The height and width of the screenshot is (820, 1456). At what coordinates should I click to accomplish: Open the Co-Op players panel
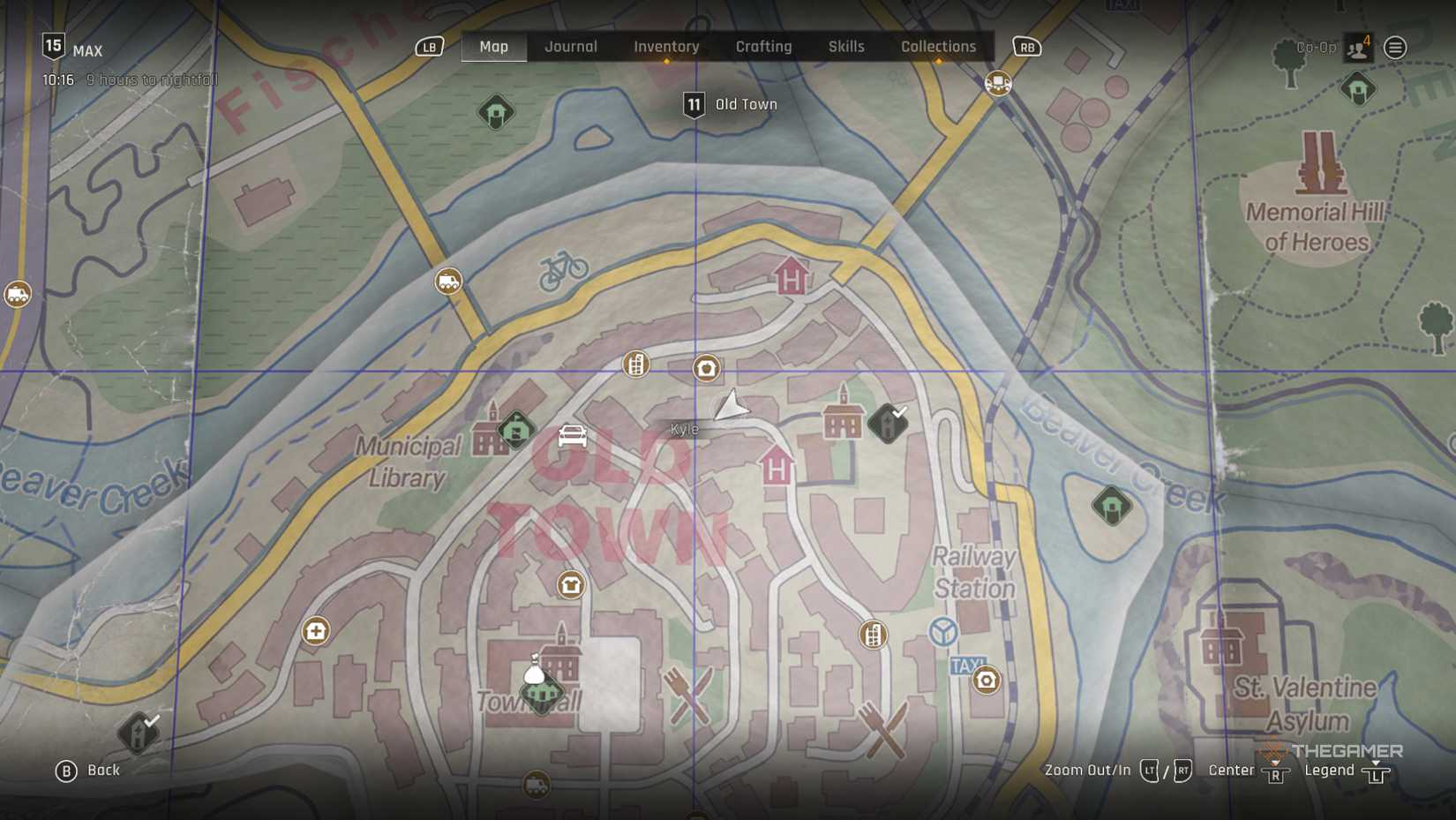[1357, 48]
